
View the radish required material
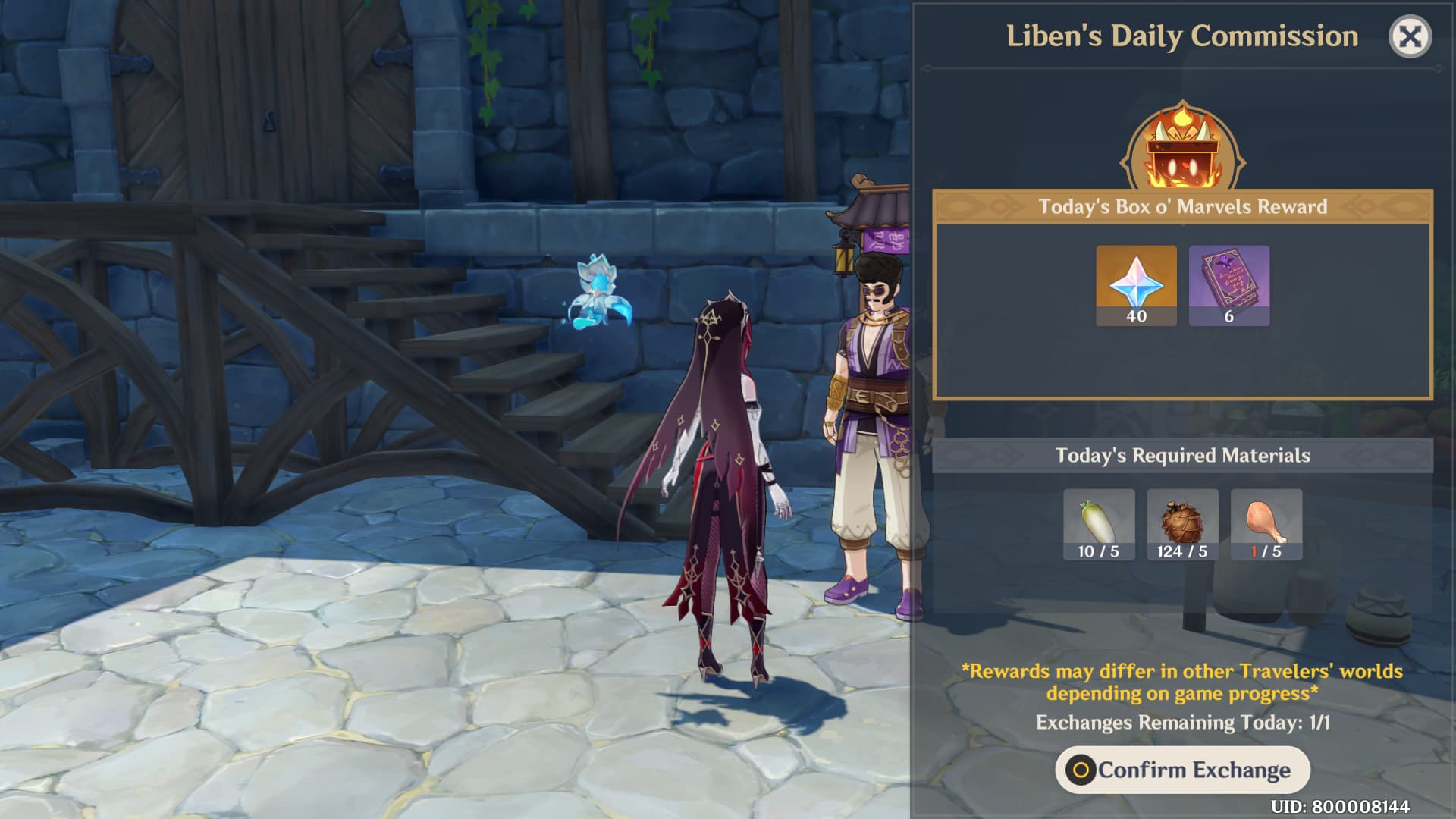[1099, 524]
